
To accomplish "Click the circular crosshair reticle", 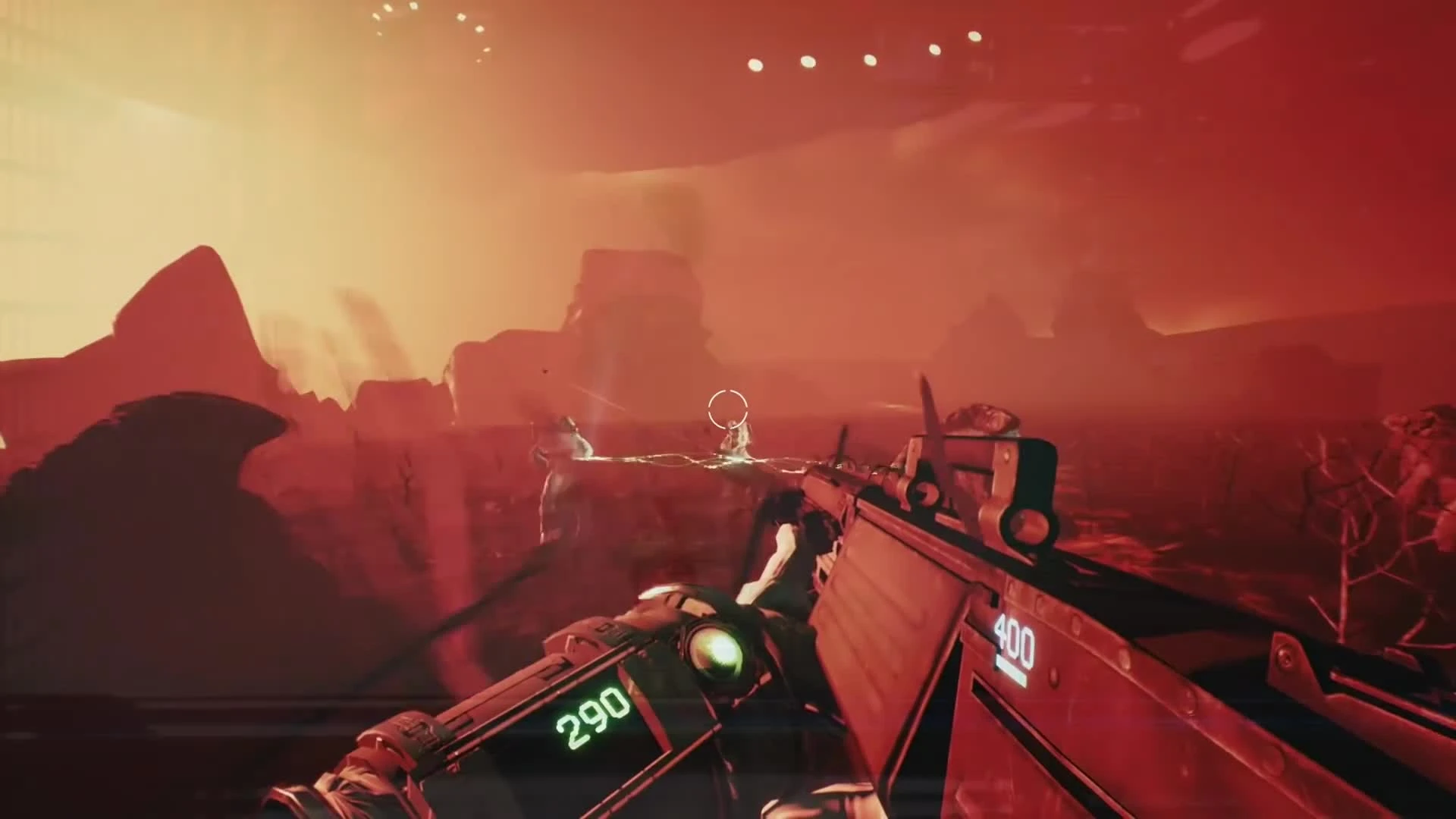I will click(x=726, y=409).
